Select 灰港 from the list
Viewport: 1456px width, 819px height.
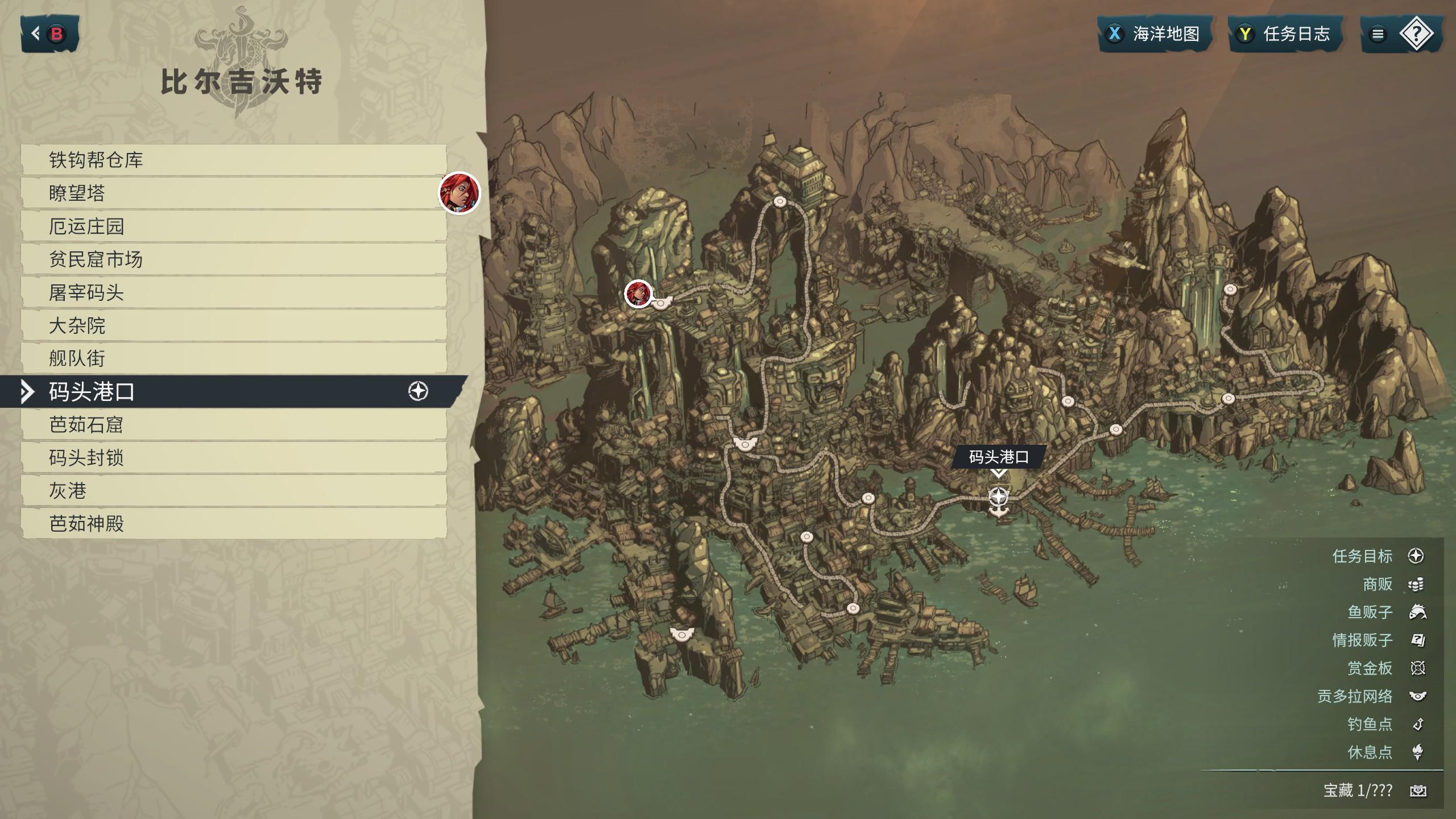click(x=233, y=490)
